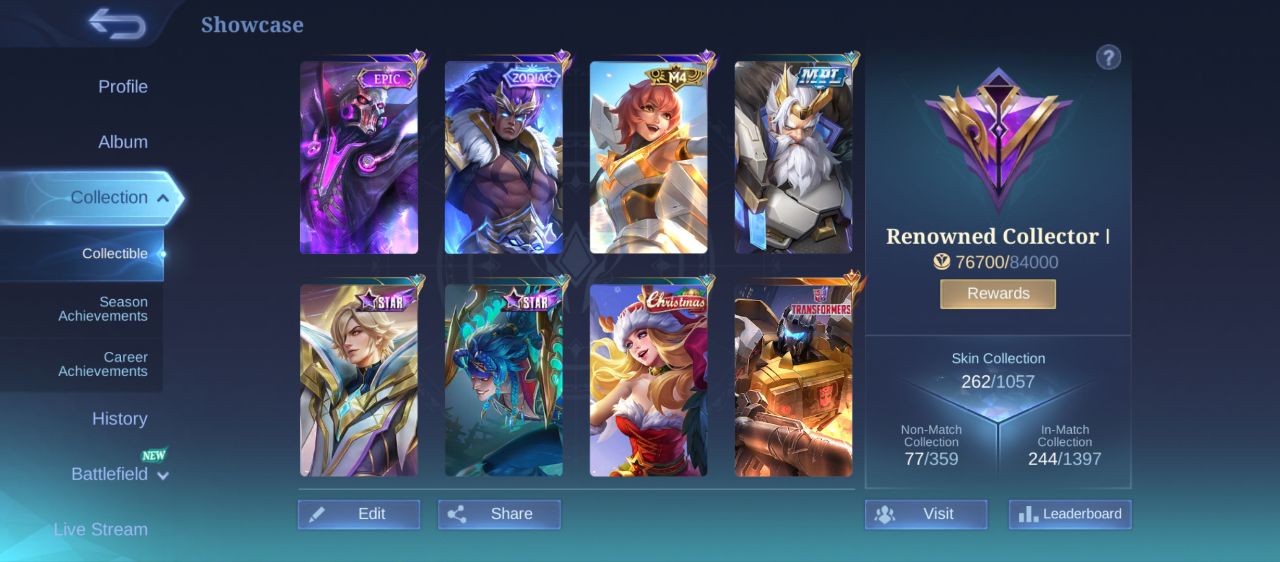Image resolution: width=1280 pixels, height=562 pixels.
Task: Edit the skin showcase
Action: click(359, 514)
